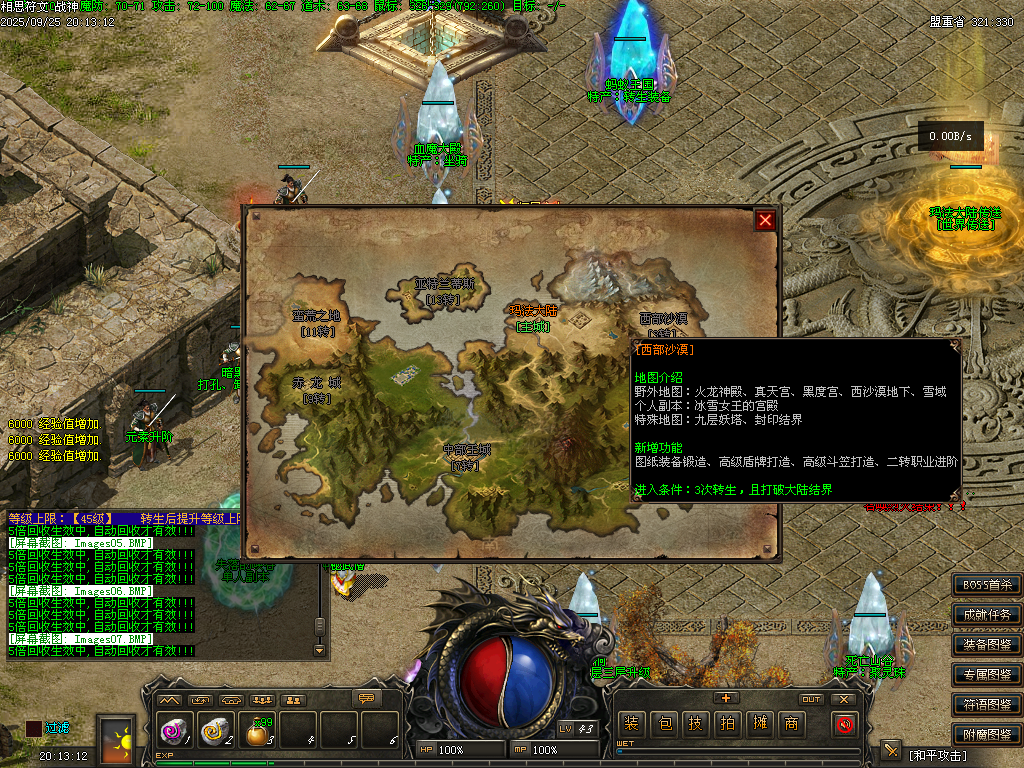Image resolution: width=1024 pixels, height=768 pixels.
Task: Open 成就任务 achievements panel
Action: click(987, 615)
